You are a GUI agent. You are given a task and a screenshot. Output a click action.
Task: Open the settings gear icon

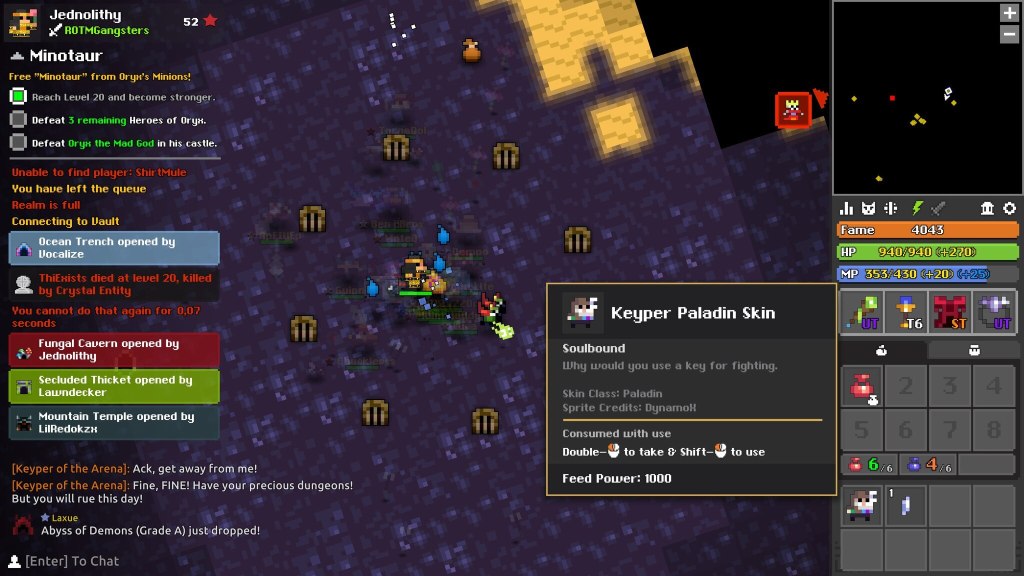point(1009,208)
